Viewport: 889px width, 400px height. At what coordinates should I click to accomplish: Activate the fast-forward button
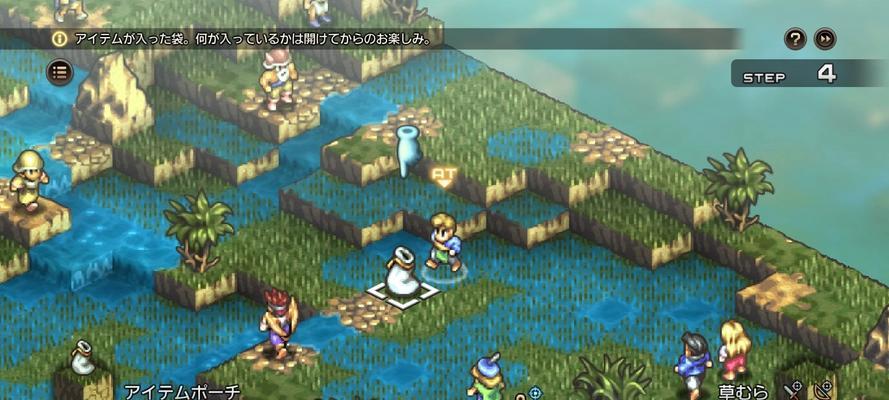pos(825,39)
